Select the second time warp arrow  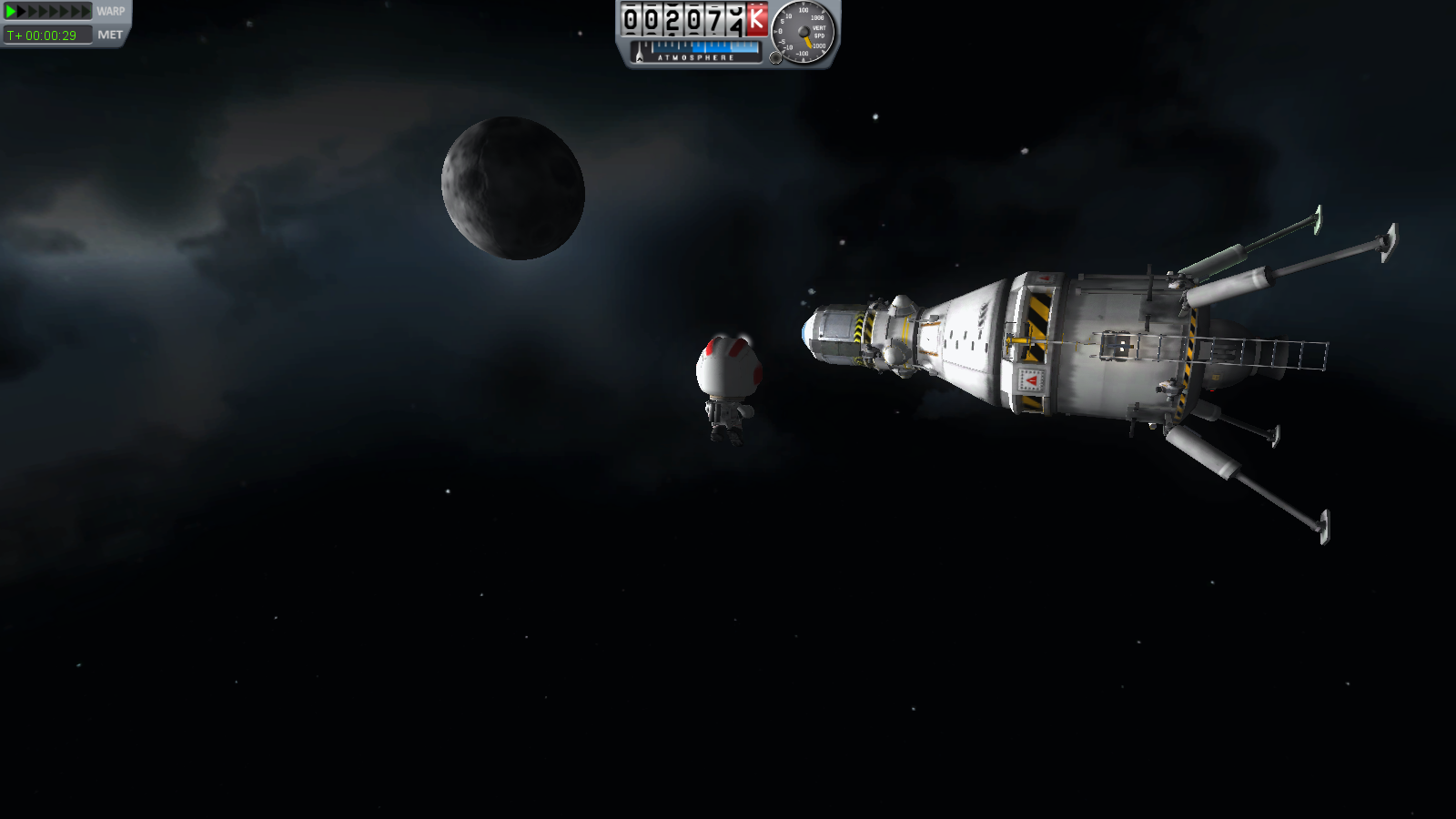point(23,12)
